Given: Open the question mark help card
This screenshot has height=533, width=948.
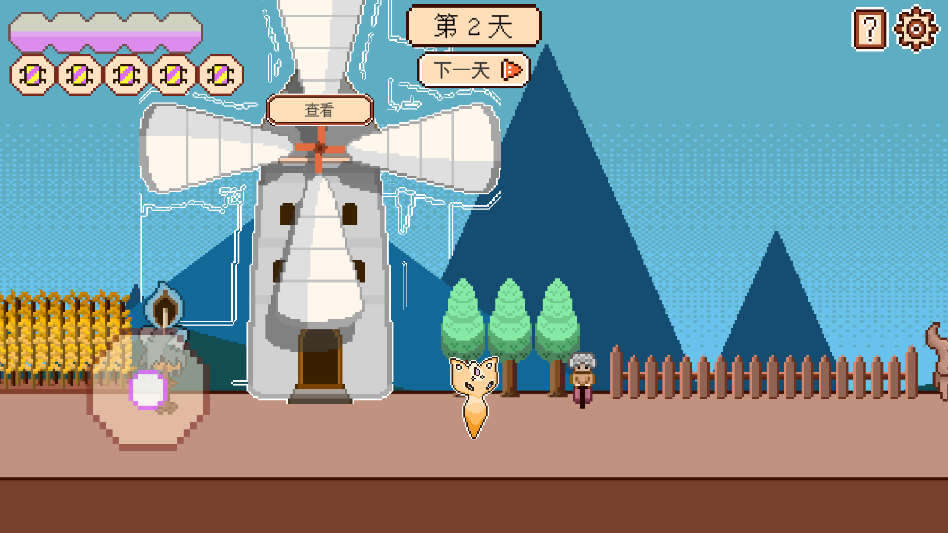Looking at the screenshot, I should [x=869, y=29].
